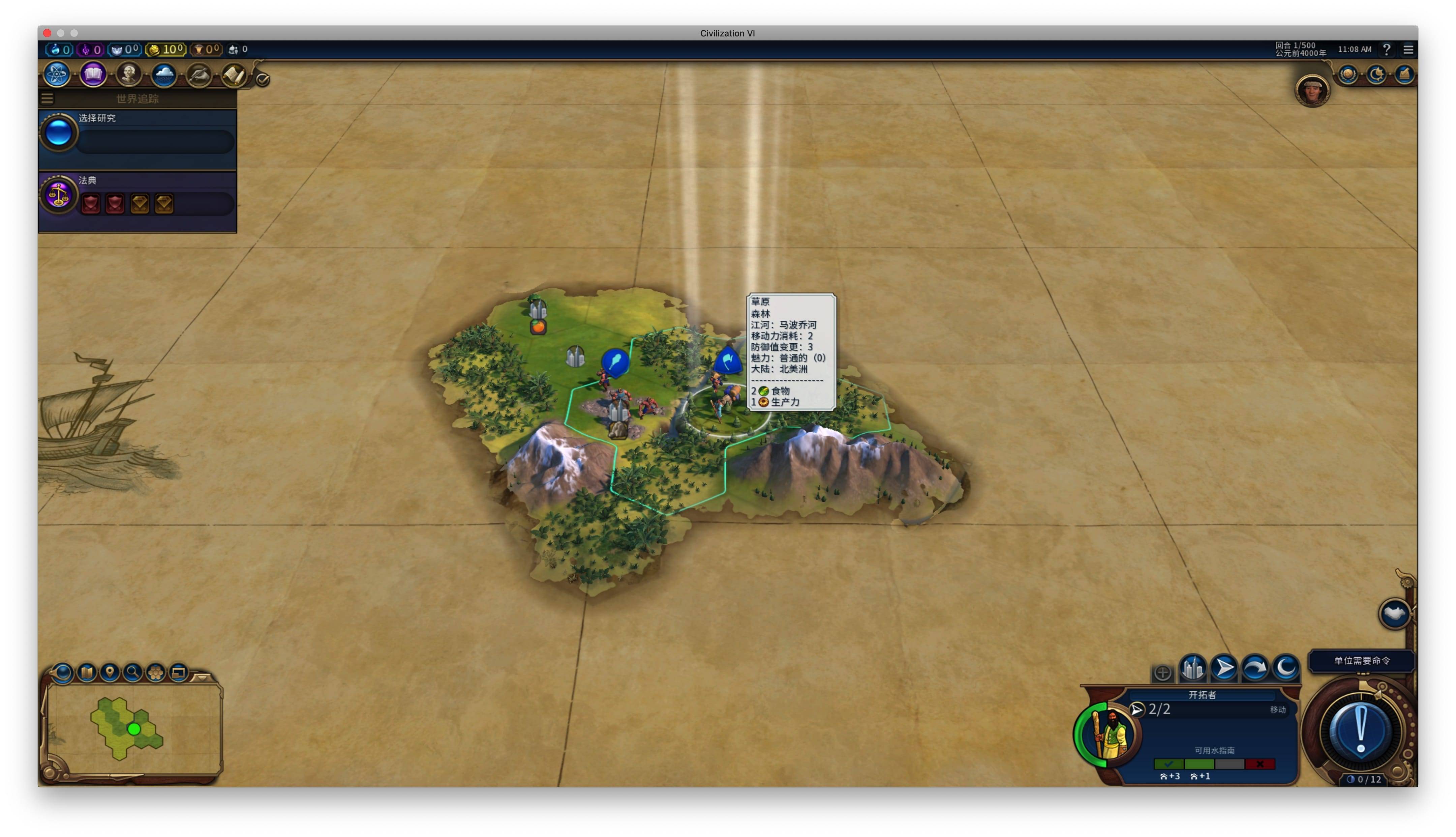Open the map search magnifying glass
1456x837 pixels.
(133, 672)
